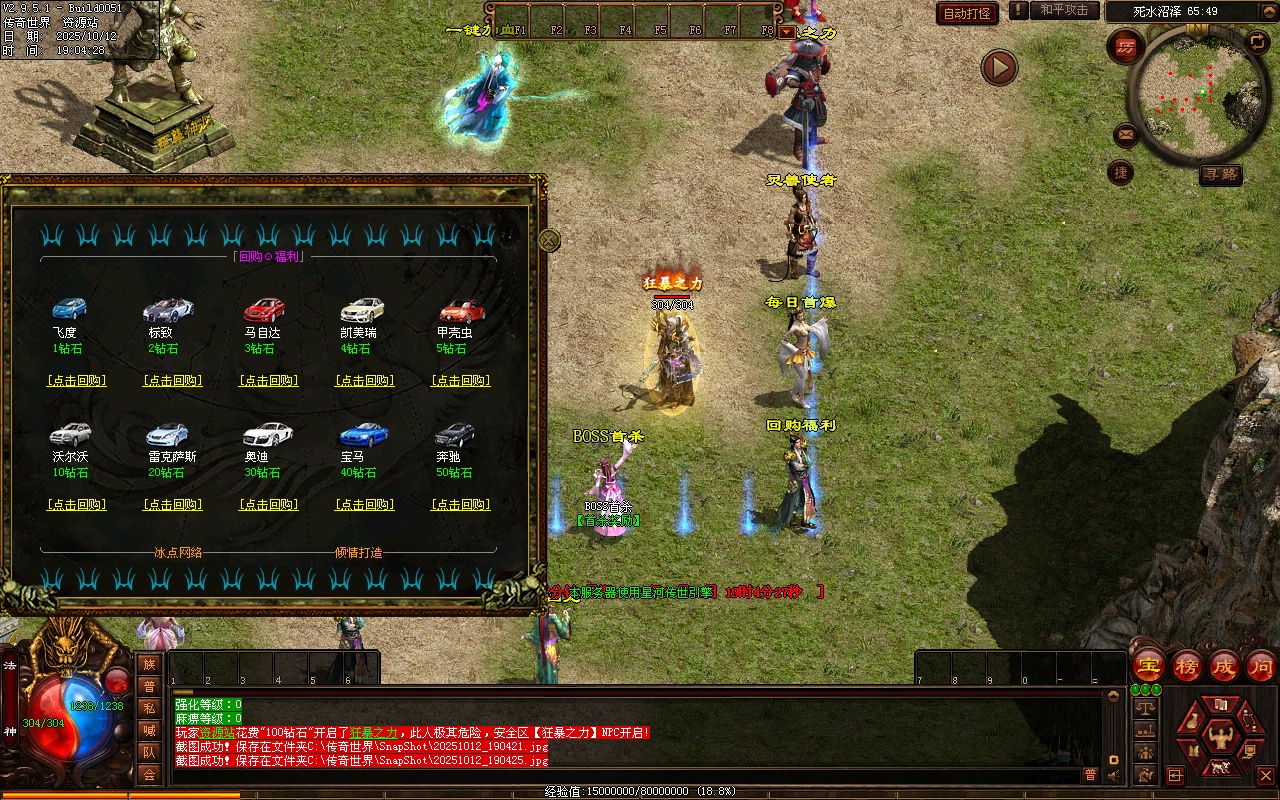Click the 历 calendar icon near minimap

click(1127, 46)
